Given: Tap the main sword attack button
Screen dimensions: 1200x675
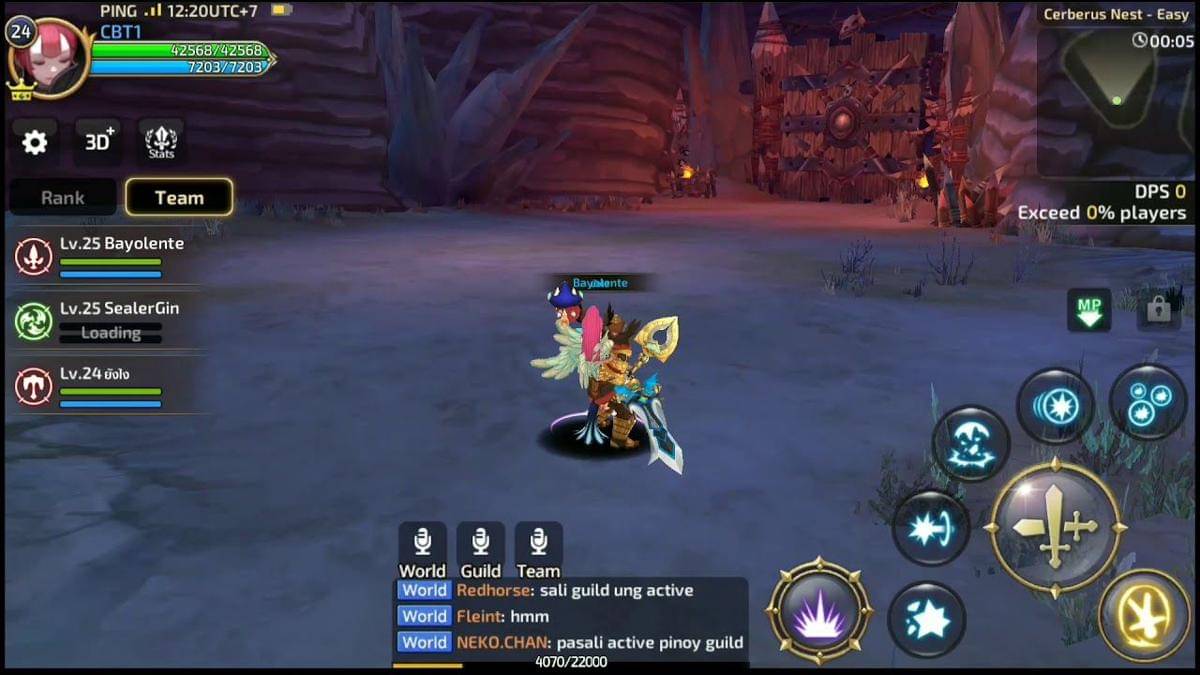Looking at the screenshot, I should 1055,527.
